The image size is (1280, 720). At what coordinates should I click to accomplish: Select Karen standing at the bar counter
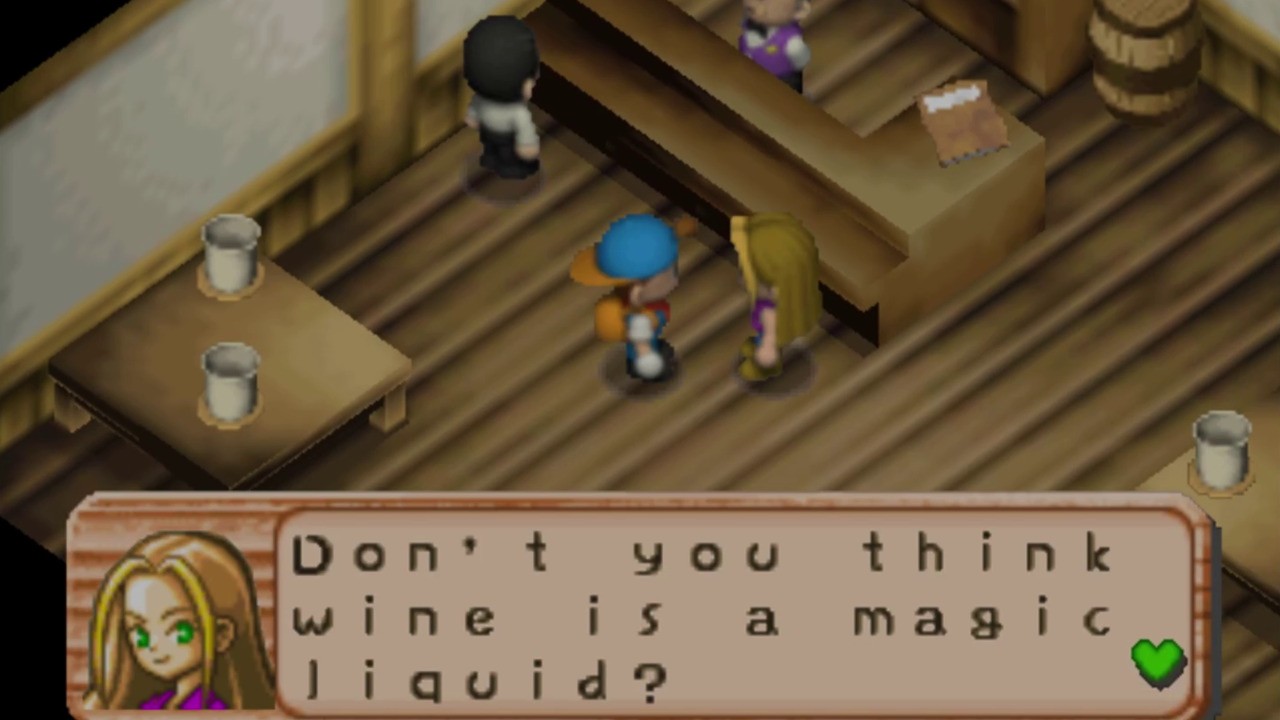pos(775,290)
